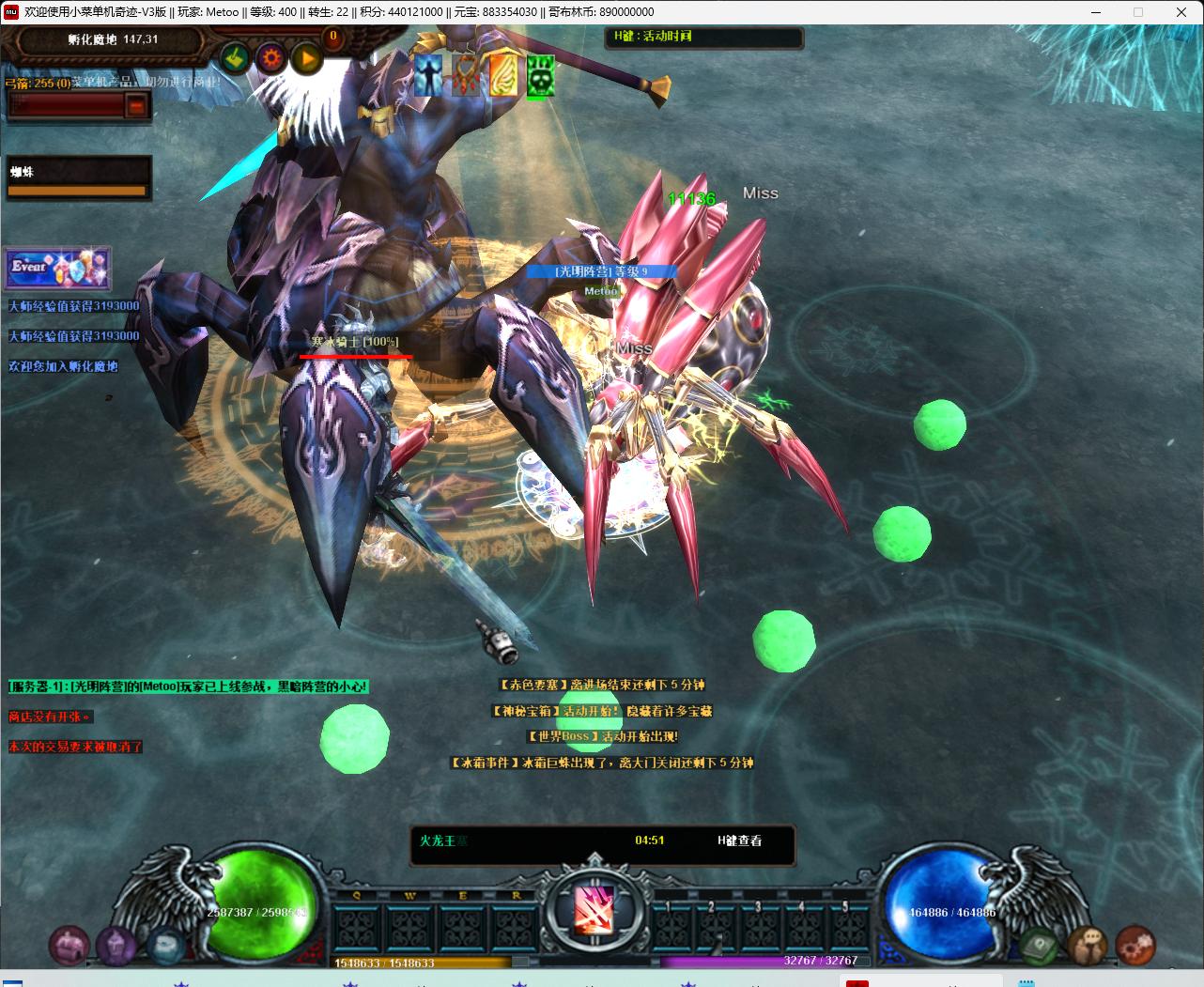Select the orange wing buff icon
This screenshot has height=987, width=1204.
tap(502, 75)
